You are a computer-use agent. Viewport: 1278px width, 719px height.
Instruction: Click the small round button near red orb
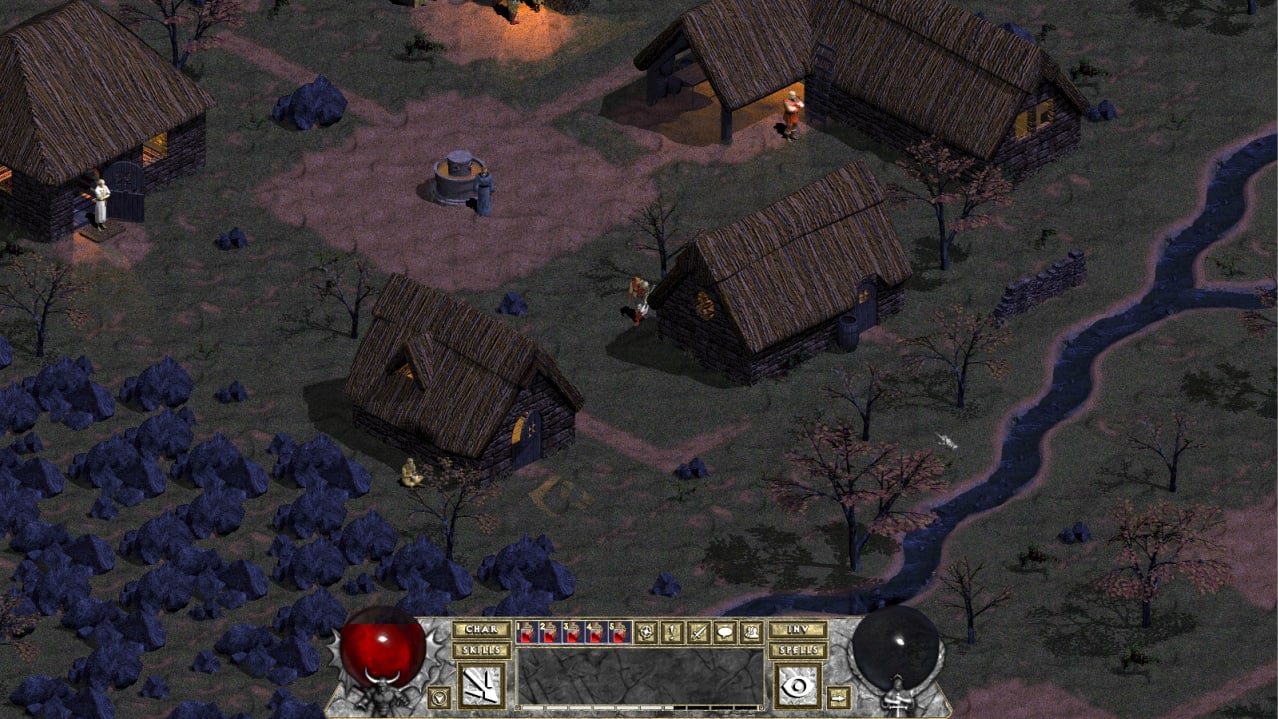[438, 696]
